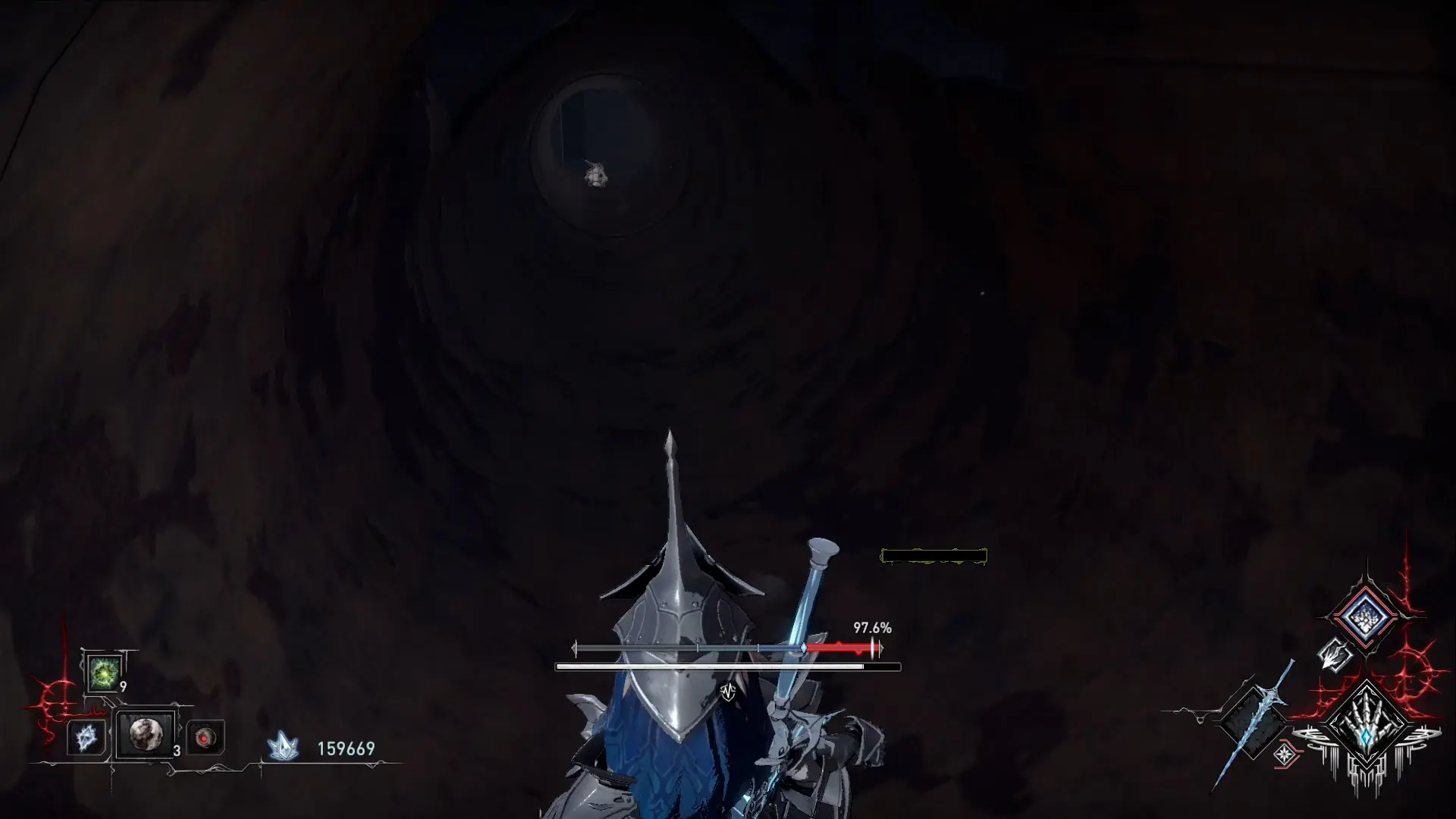Click the small spiked arrowhead skill icon

(1335, 654)
